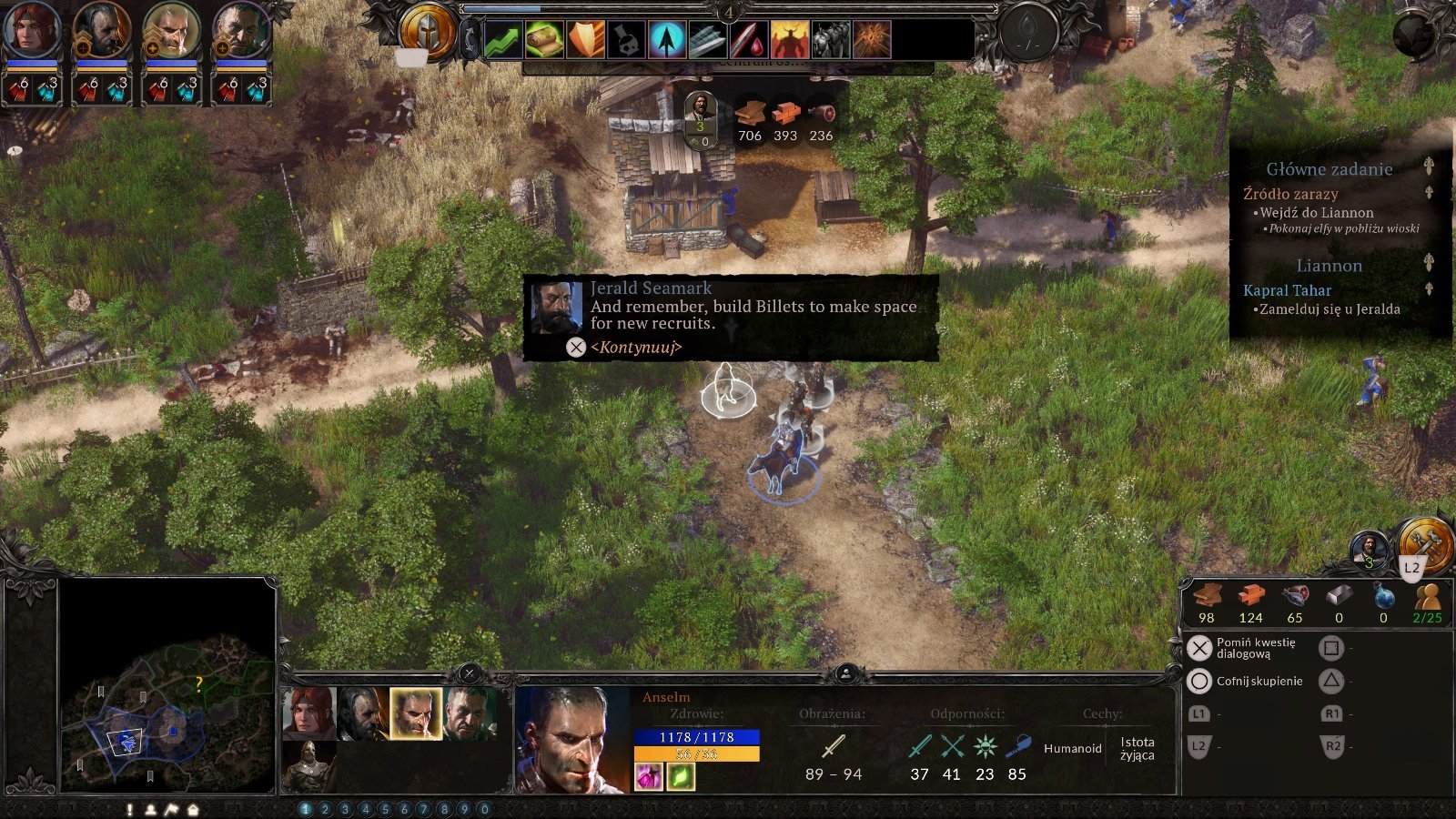
Task: Select Anselm's highlighted party portrait
Action: click(416, 713)
